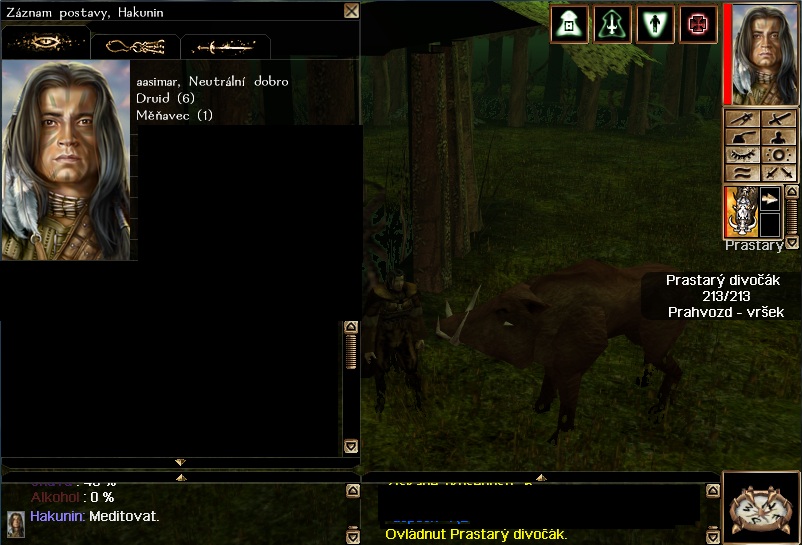Activate the crossed swords action button
Viewport: 802px width, 545px height.
coord(777,173)
